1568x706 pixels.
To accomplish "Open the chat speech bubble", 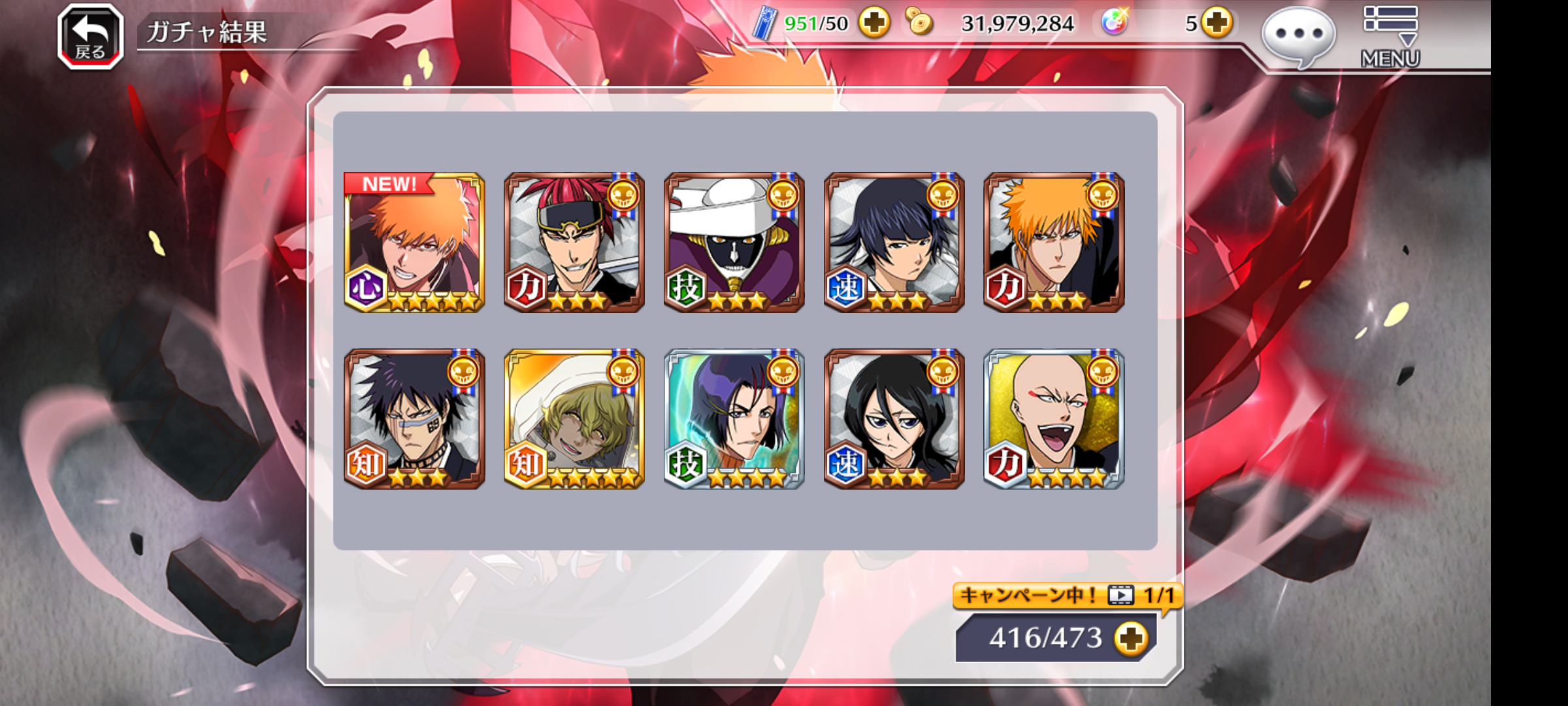I will coord(1298,35).
